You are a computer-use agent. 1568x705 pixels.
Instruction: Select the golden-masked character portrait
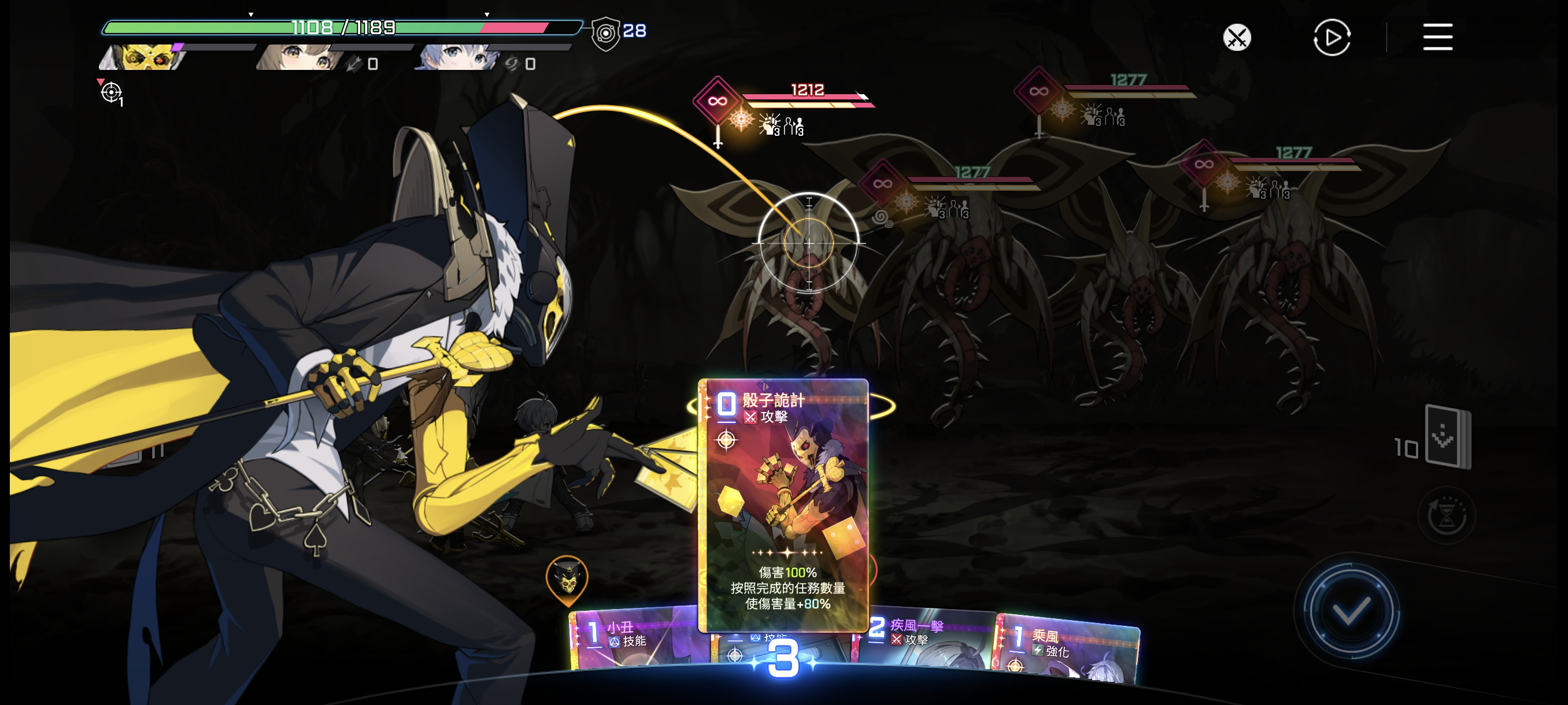click(x=143, y=58)
